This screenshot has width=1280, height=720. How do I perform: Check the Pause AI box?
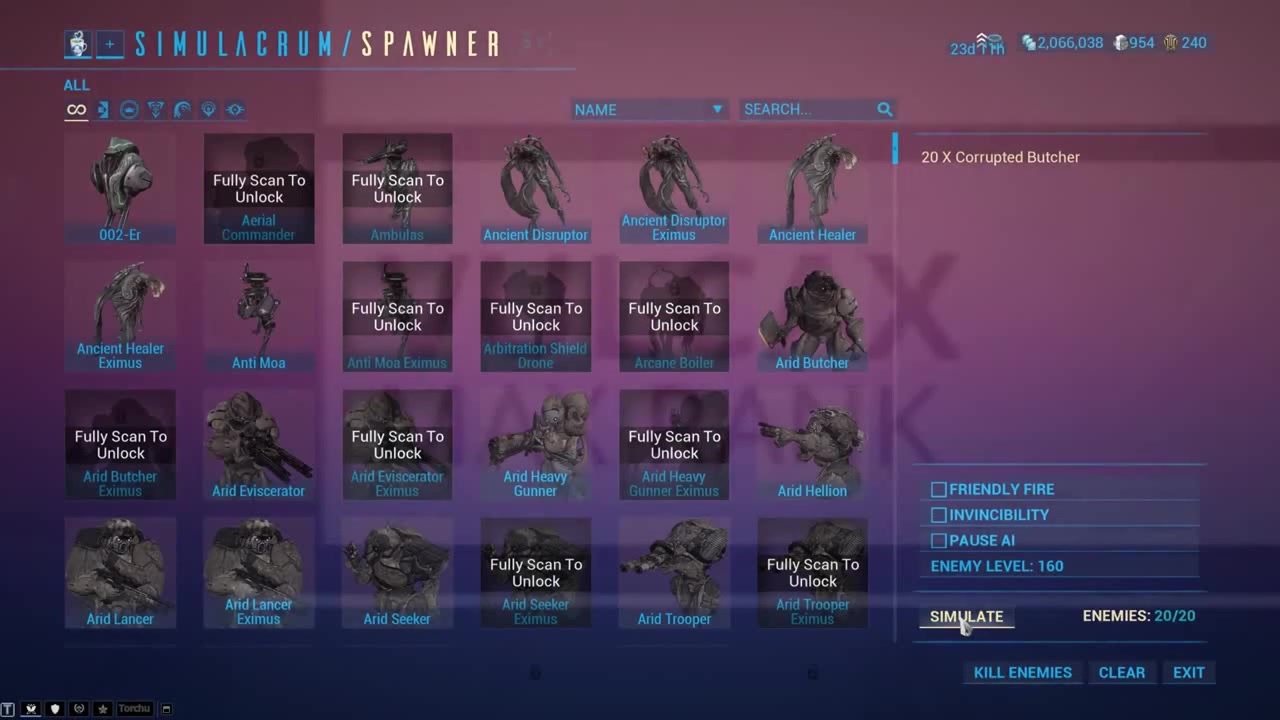[938, 540]
